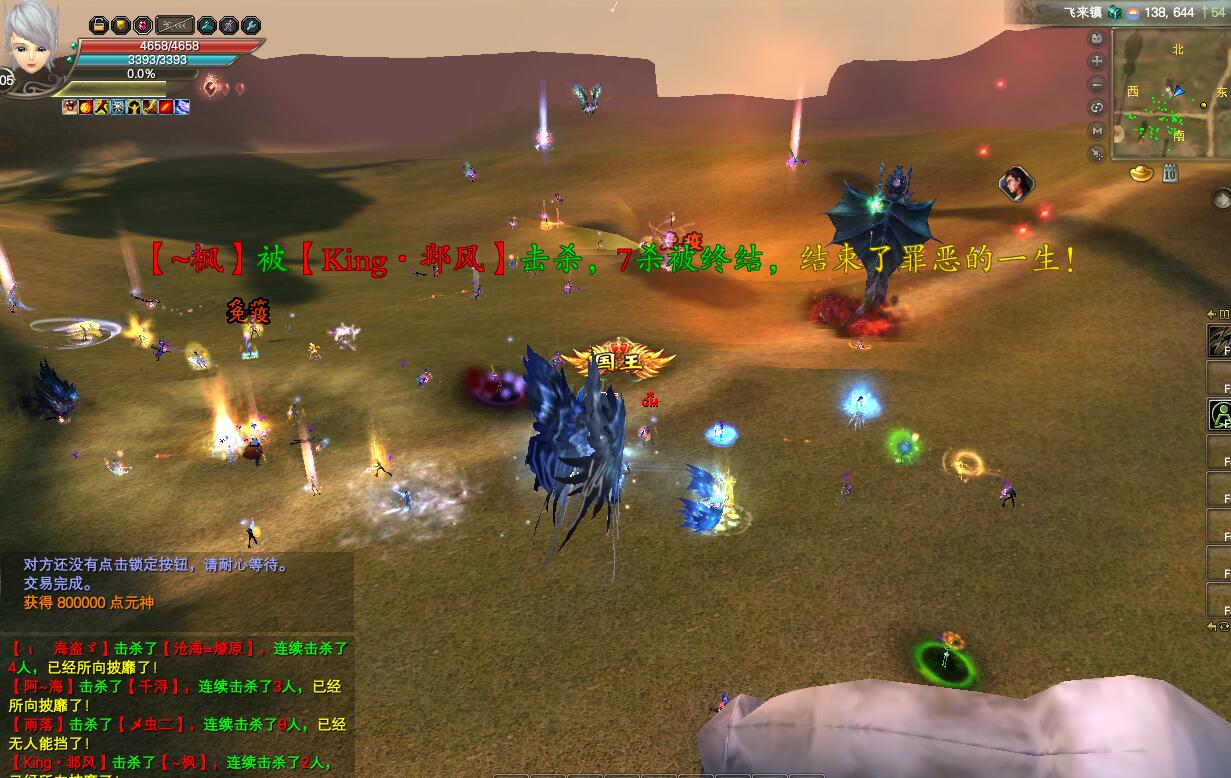Open the pink gem icon
Viewport: 1231px width, 778px height.
click(142, 25)
